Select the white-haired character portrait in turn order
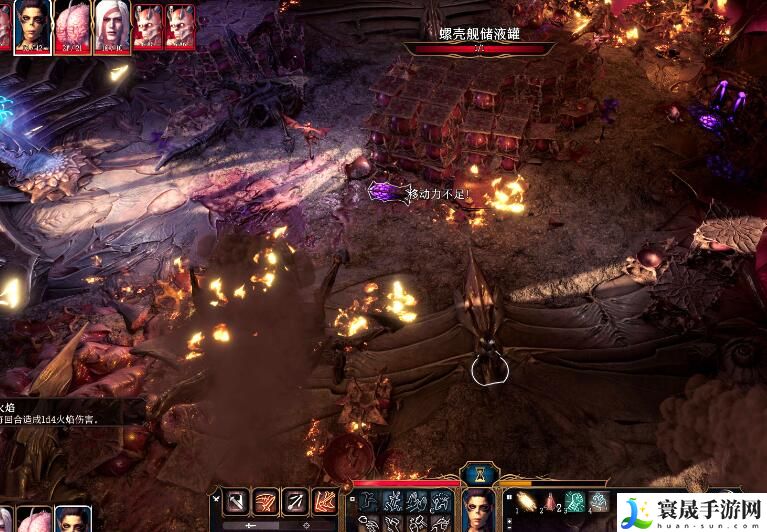The width and height of the screenshot is (767, 532). 110,24
